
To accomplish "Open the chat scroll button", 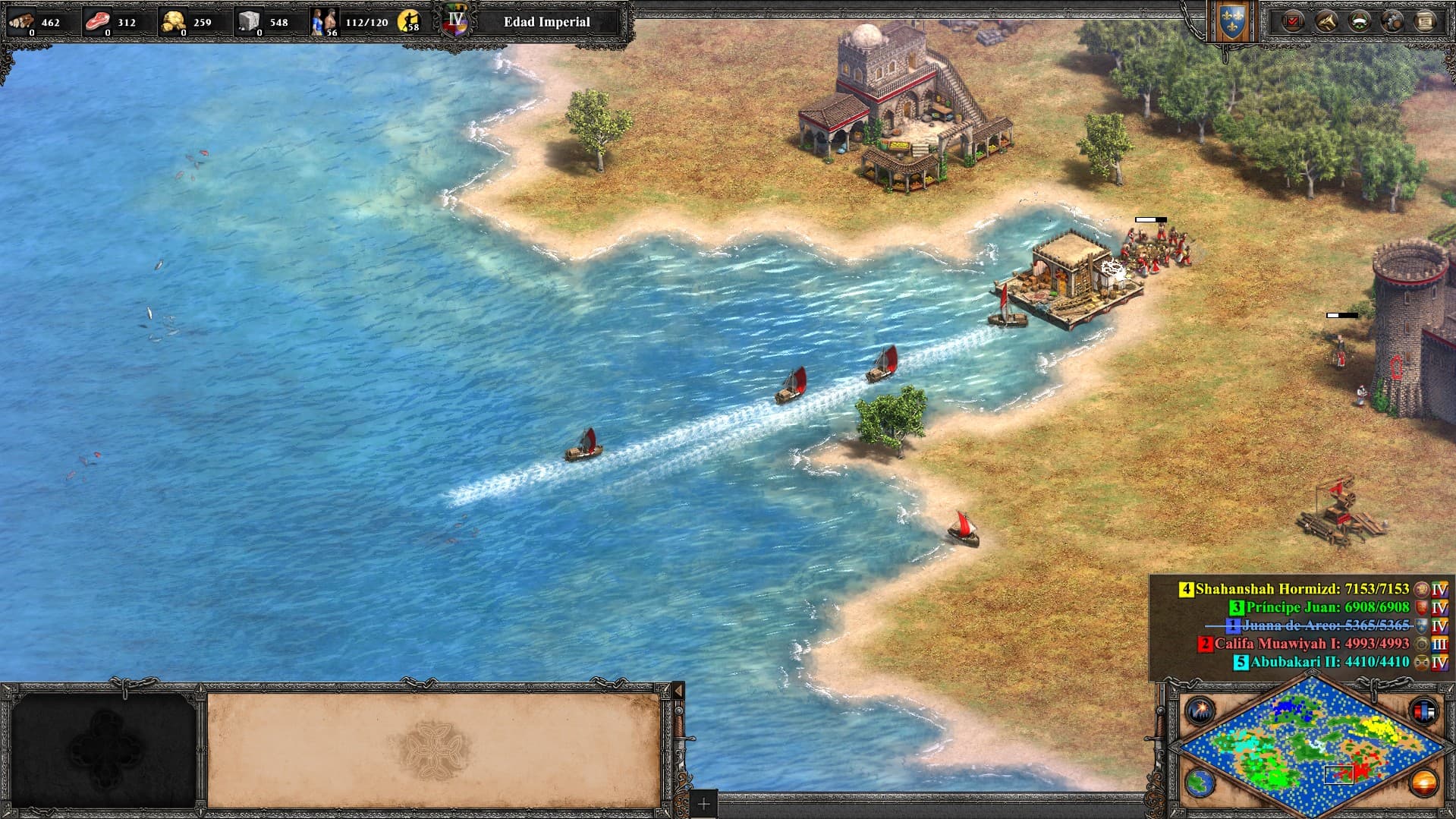I will coord(1426,21).
